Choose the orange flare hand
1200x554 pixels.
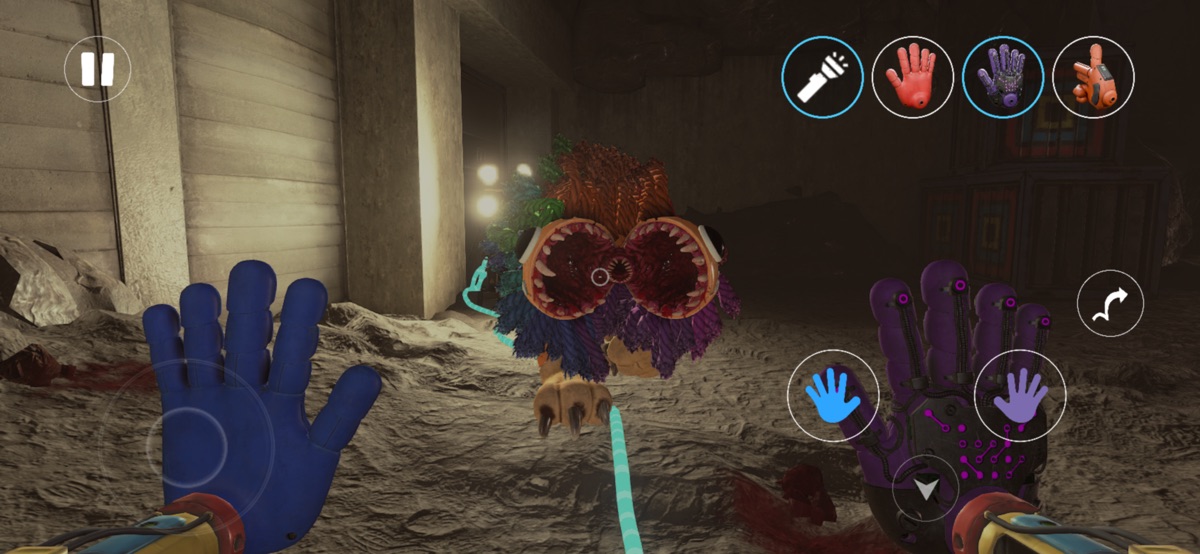pos(1092,77)
